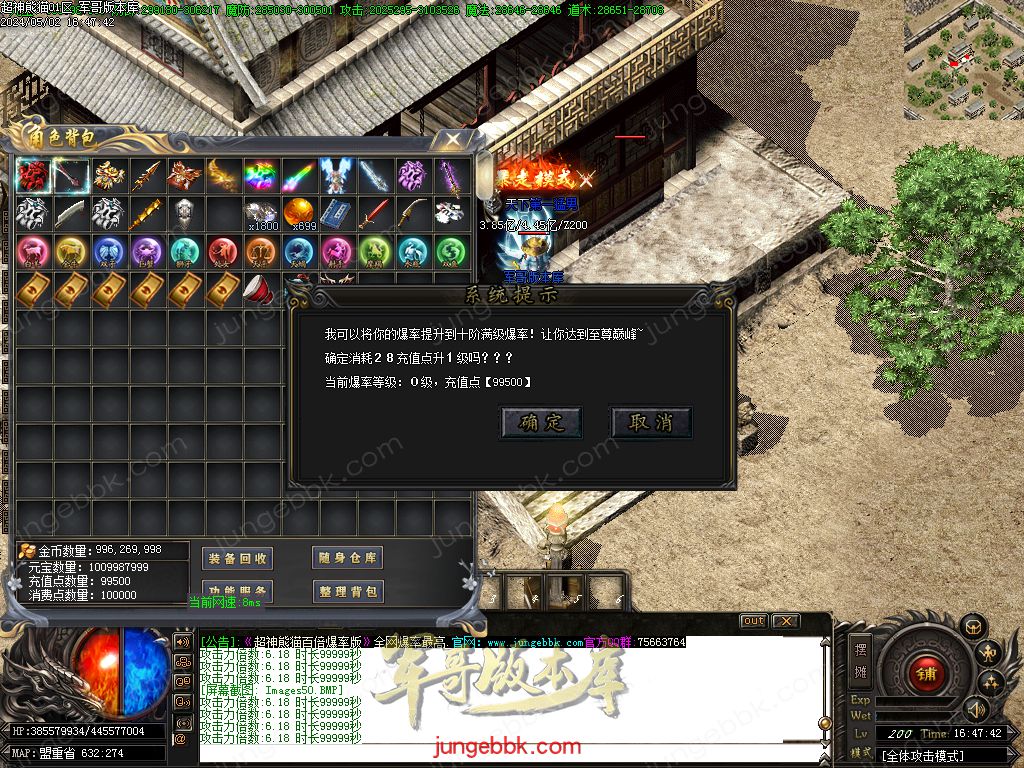1024x768 pixels.
Task: Open the minimap
Action: 963,59
